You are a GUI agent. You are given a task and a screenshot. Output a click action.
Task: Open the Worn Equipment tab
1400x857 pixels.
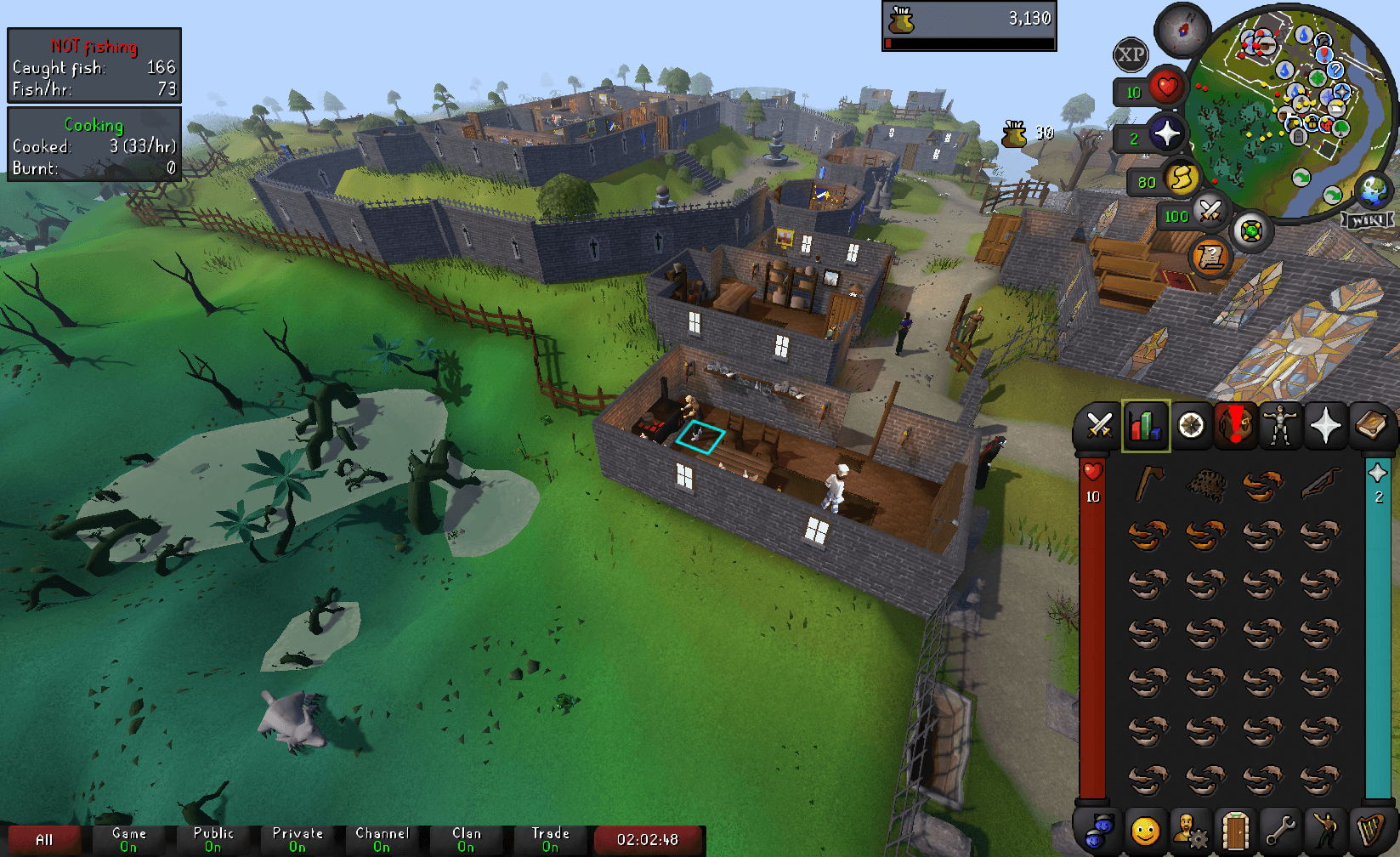pos(1280,425)
